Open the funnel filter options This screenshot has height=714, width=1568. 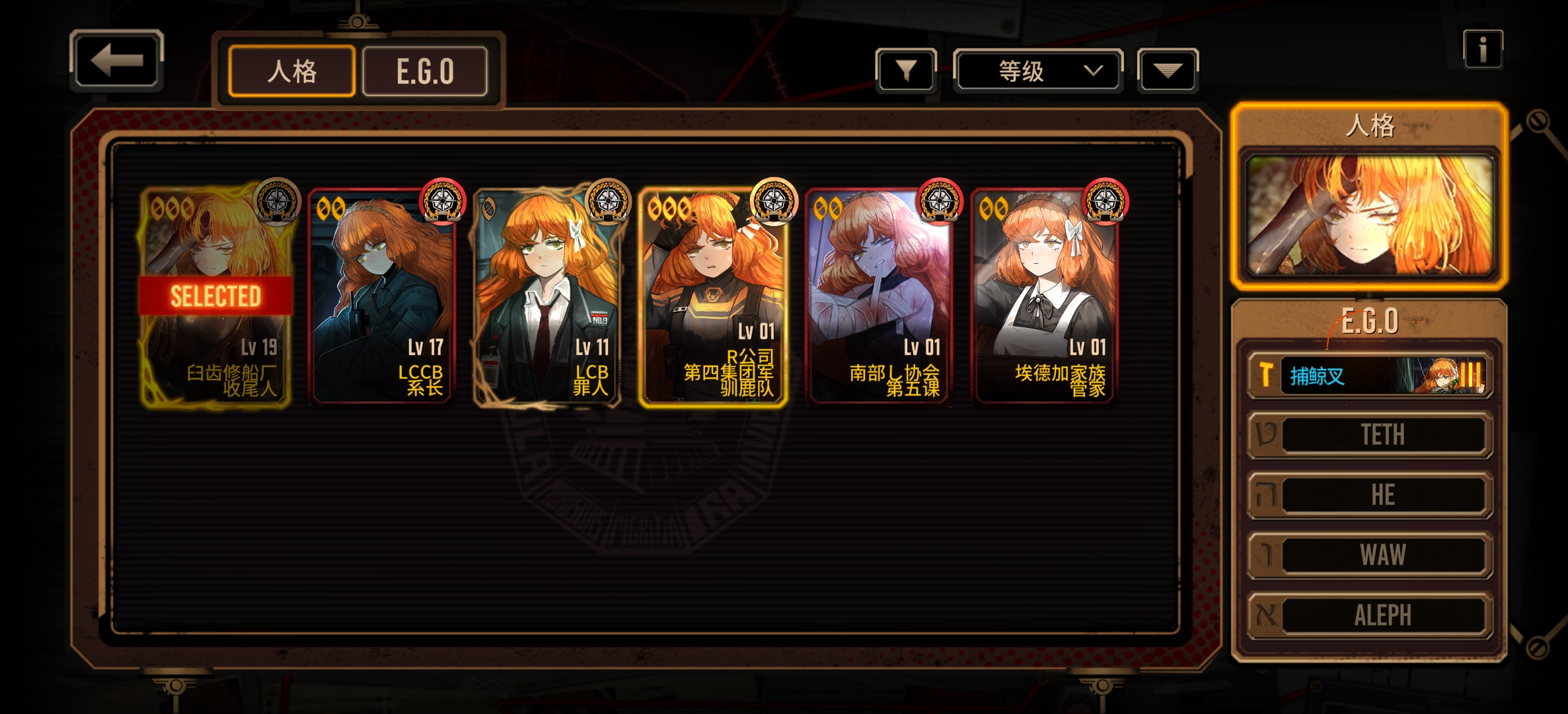tap(906, 70)
